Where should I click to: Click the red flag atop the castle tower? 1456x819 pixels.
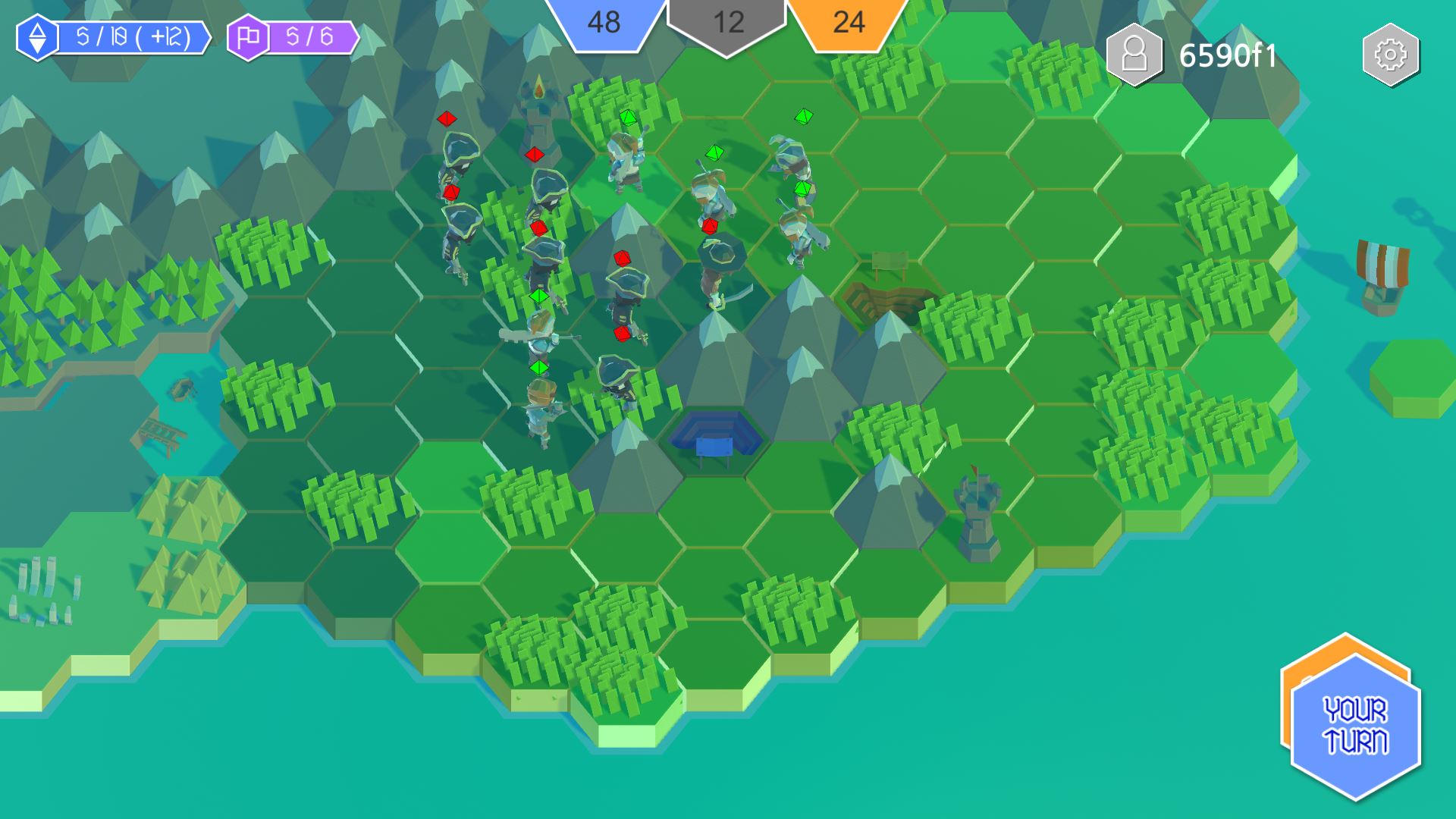[x=974, y=469]
